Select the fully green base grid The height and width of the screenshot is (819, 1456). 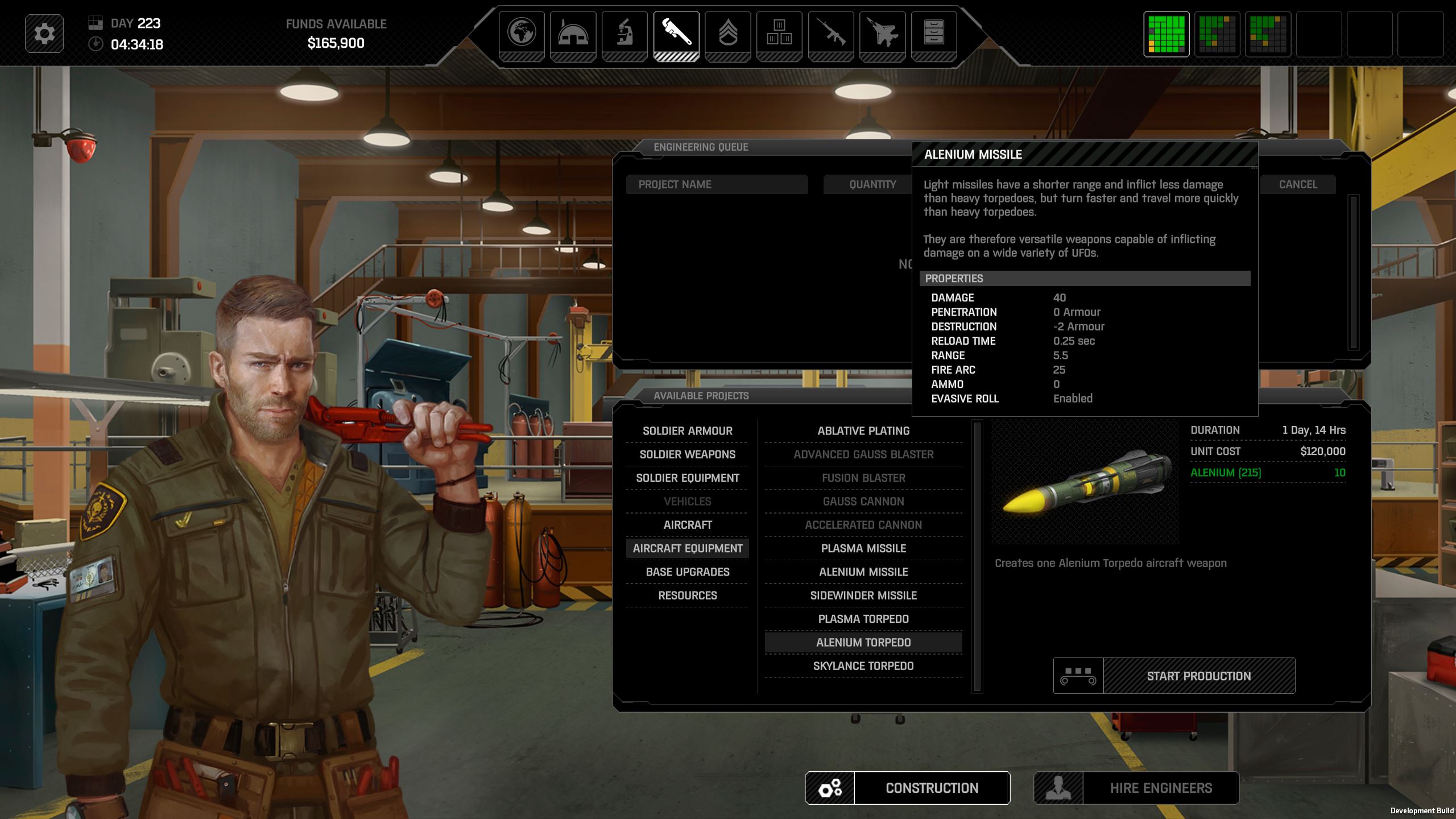click(1166, 34)
